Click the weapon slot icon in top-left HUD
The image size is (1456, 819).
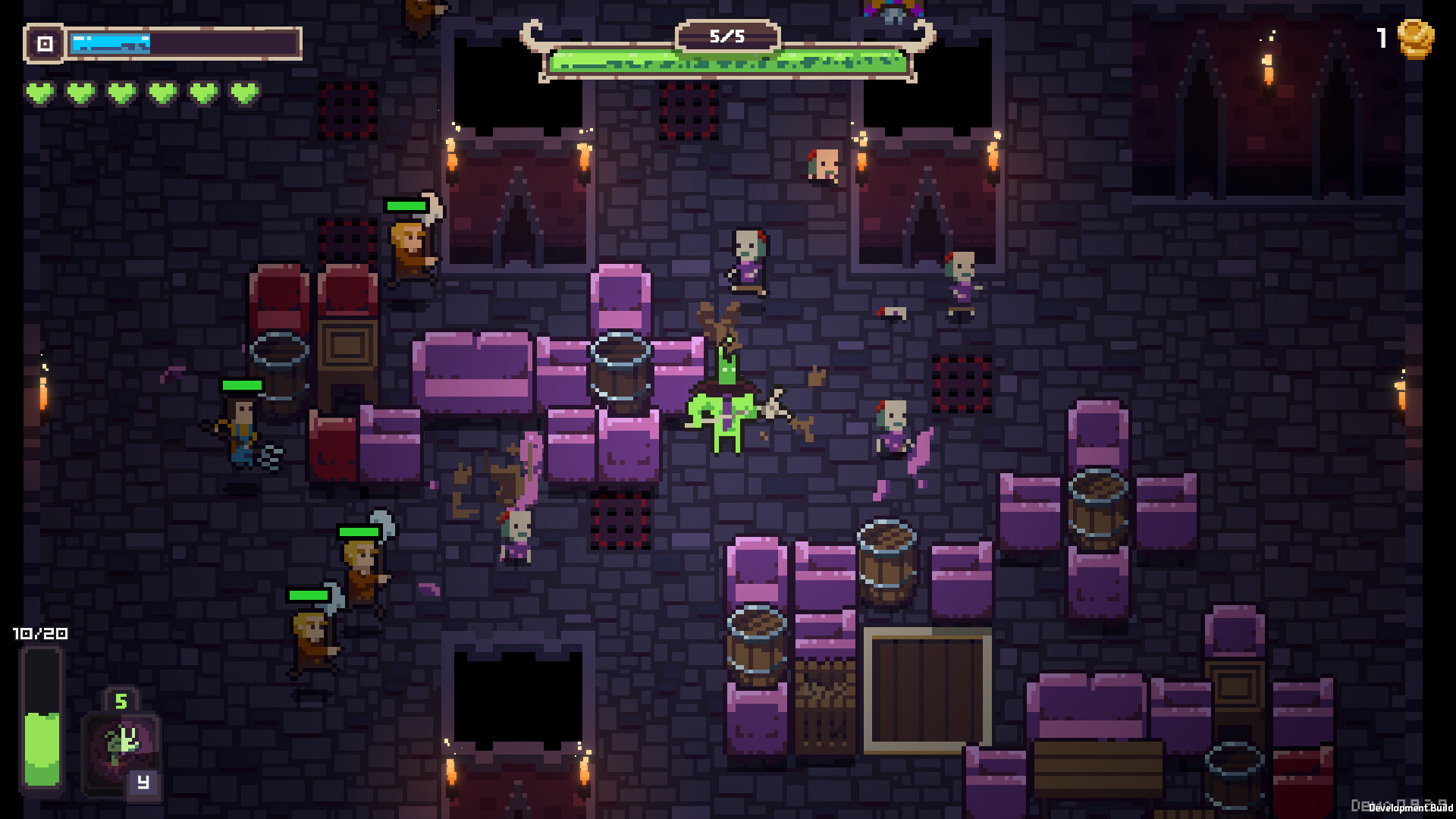[45, 43]
